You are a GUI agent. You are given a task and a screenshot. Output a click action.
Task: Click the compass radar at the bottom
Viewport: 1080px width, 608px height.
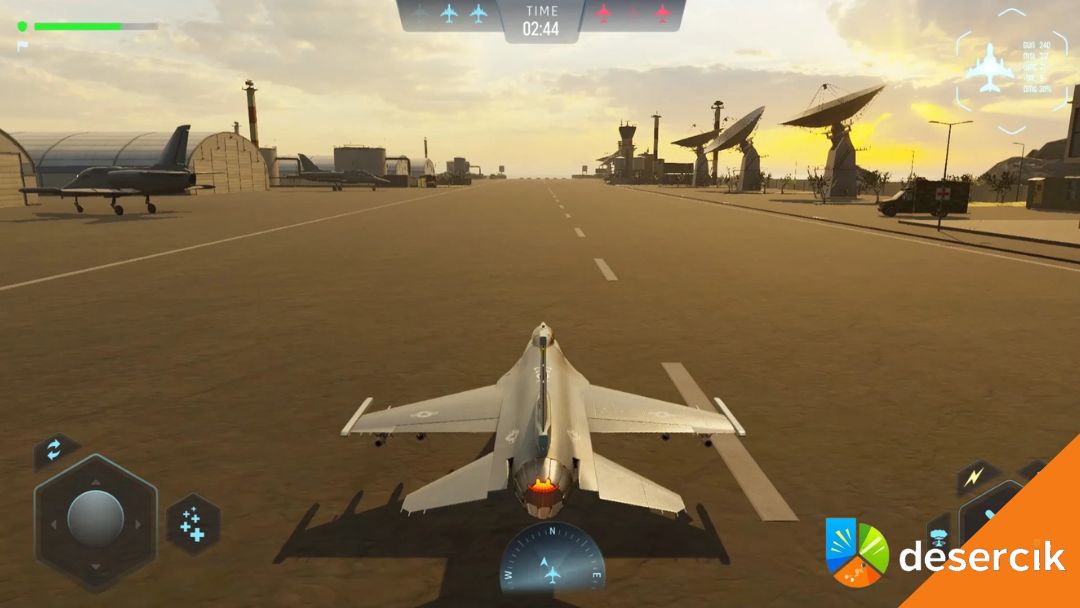coord(552,561)
